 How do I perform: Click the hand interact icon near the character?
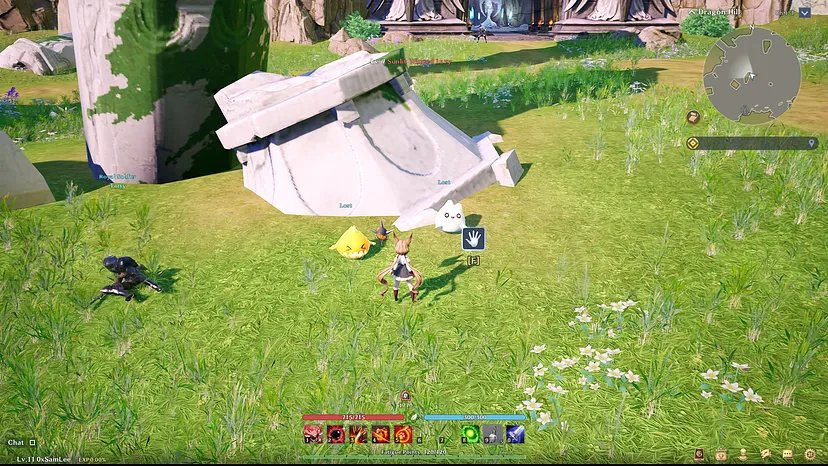[473, 238]
